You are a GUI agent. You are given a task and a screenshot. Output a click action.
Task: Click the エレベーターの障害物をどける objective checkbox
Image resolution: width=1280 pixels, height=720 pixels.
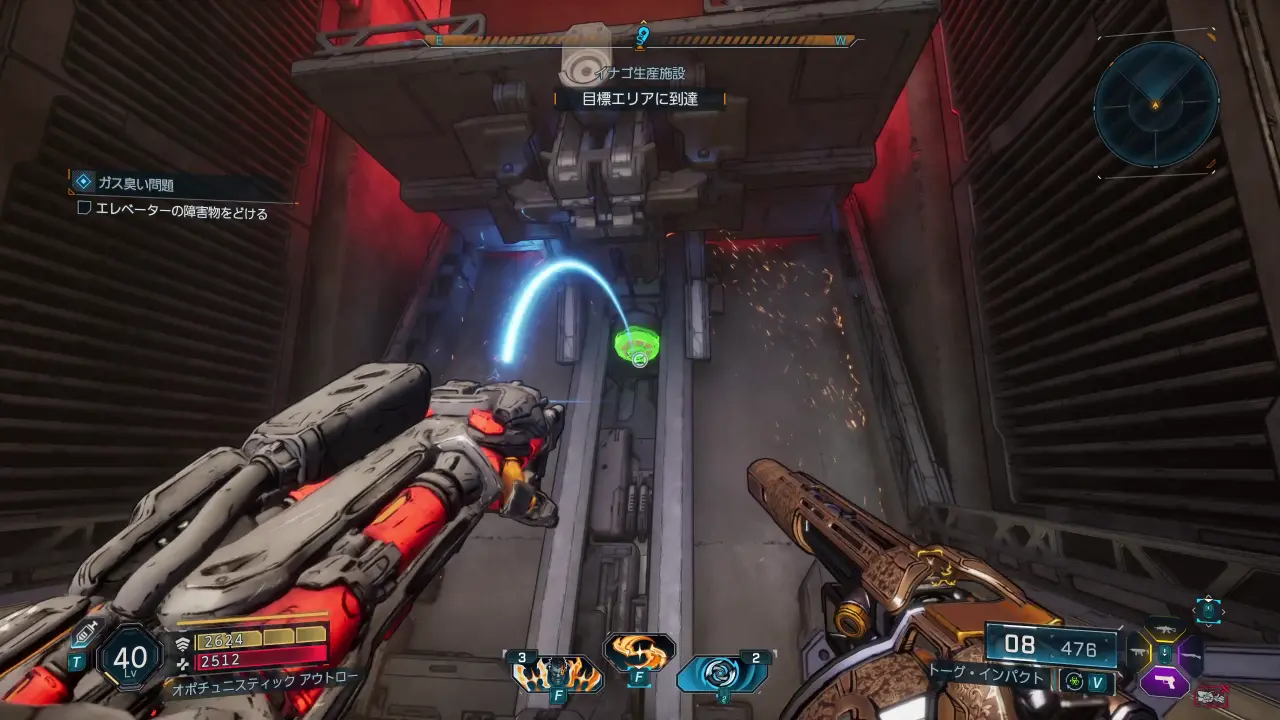tap(85, 211)
